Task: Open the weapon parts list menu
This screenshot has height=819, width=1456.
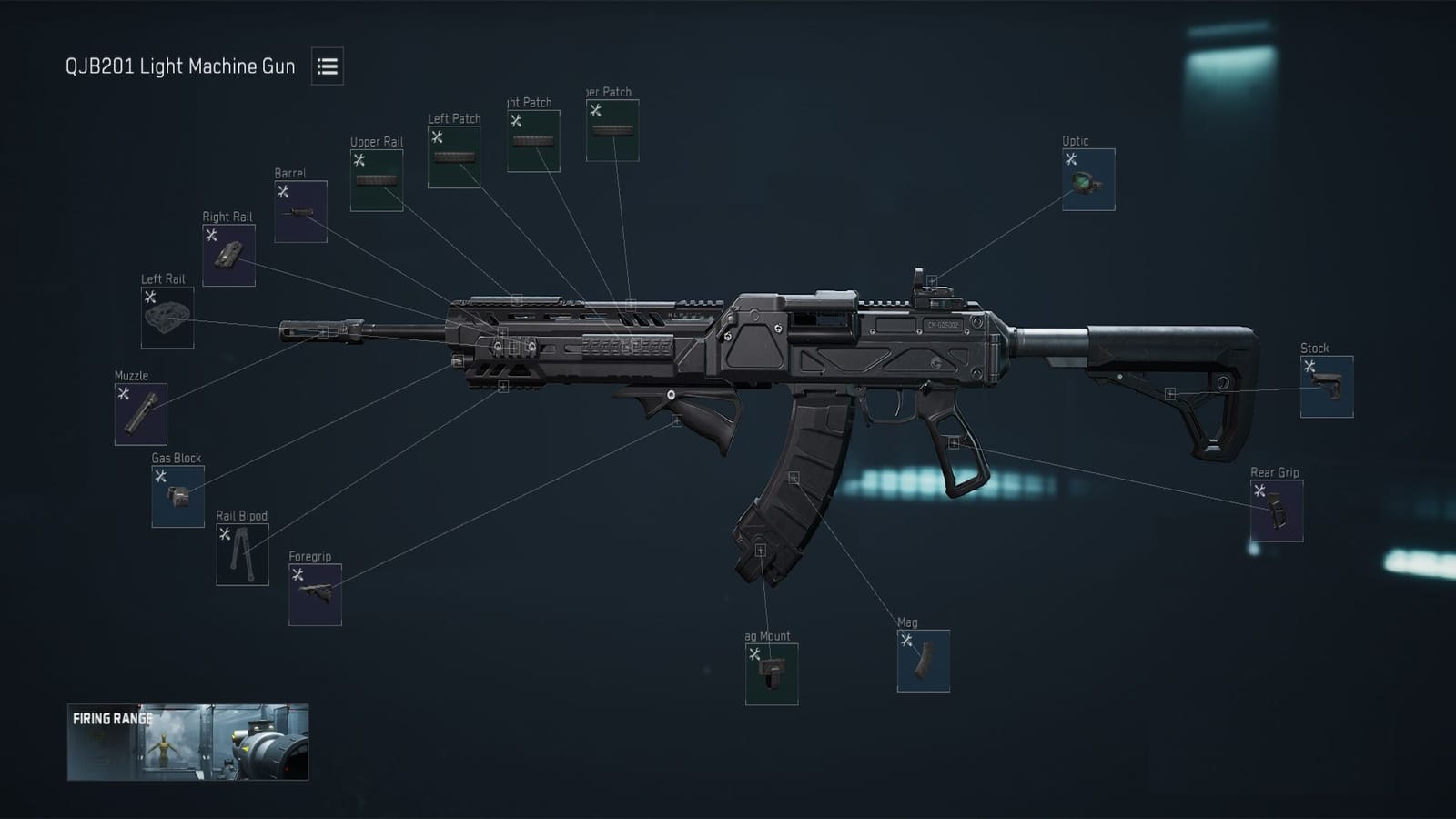Action: click(327, 66)
